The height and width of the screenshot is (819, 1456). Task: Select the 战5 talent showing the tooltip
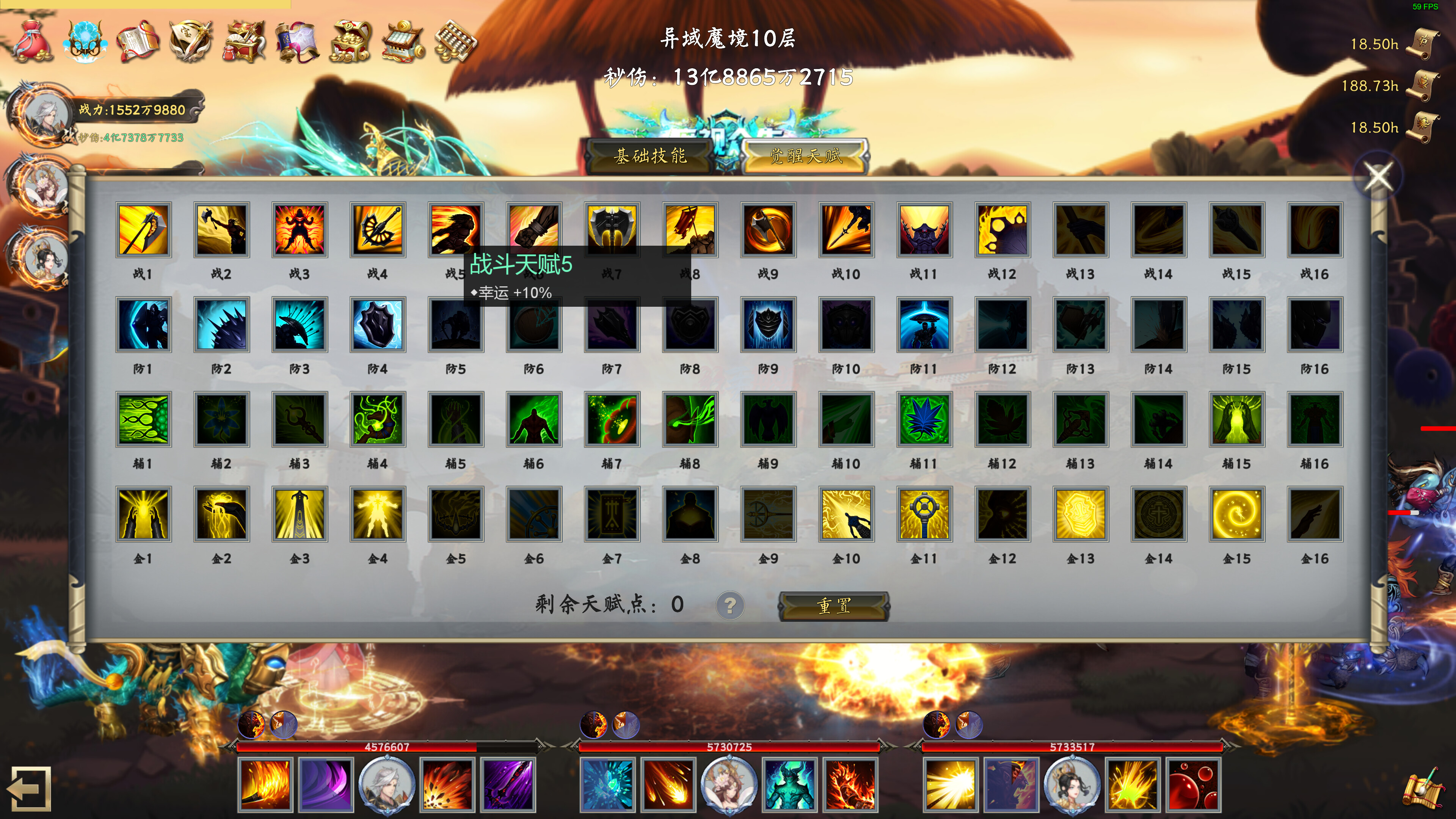click(456, 231)
